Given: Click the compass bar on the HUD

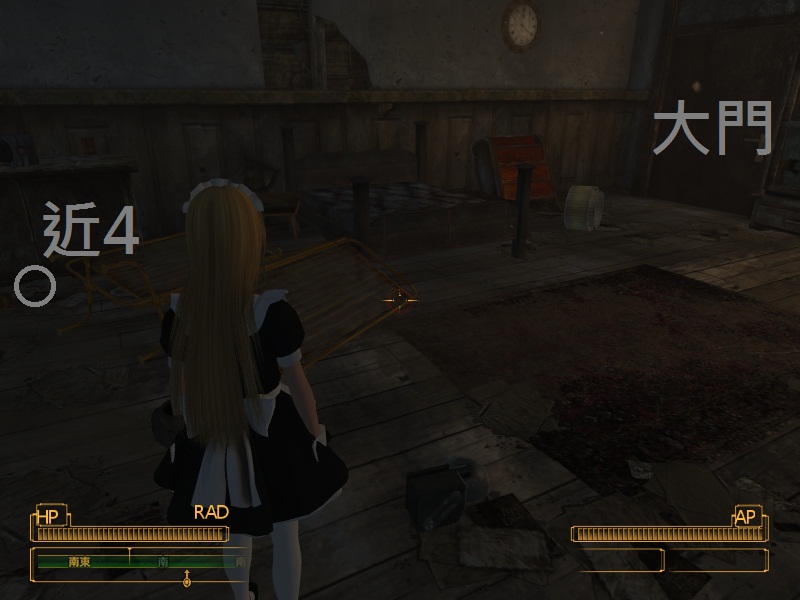Looking at the screenshot, I should click(140, 562).
